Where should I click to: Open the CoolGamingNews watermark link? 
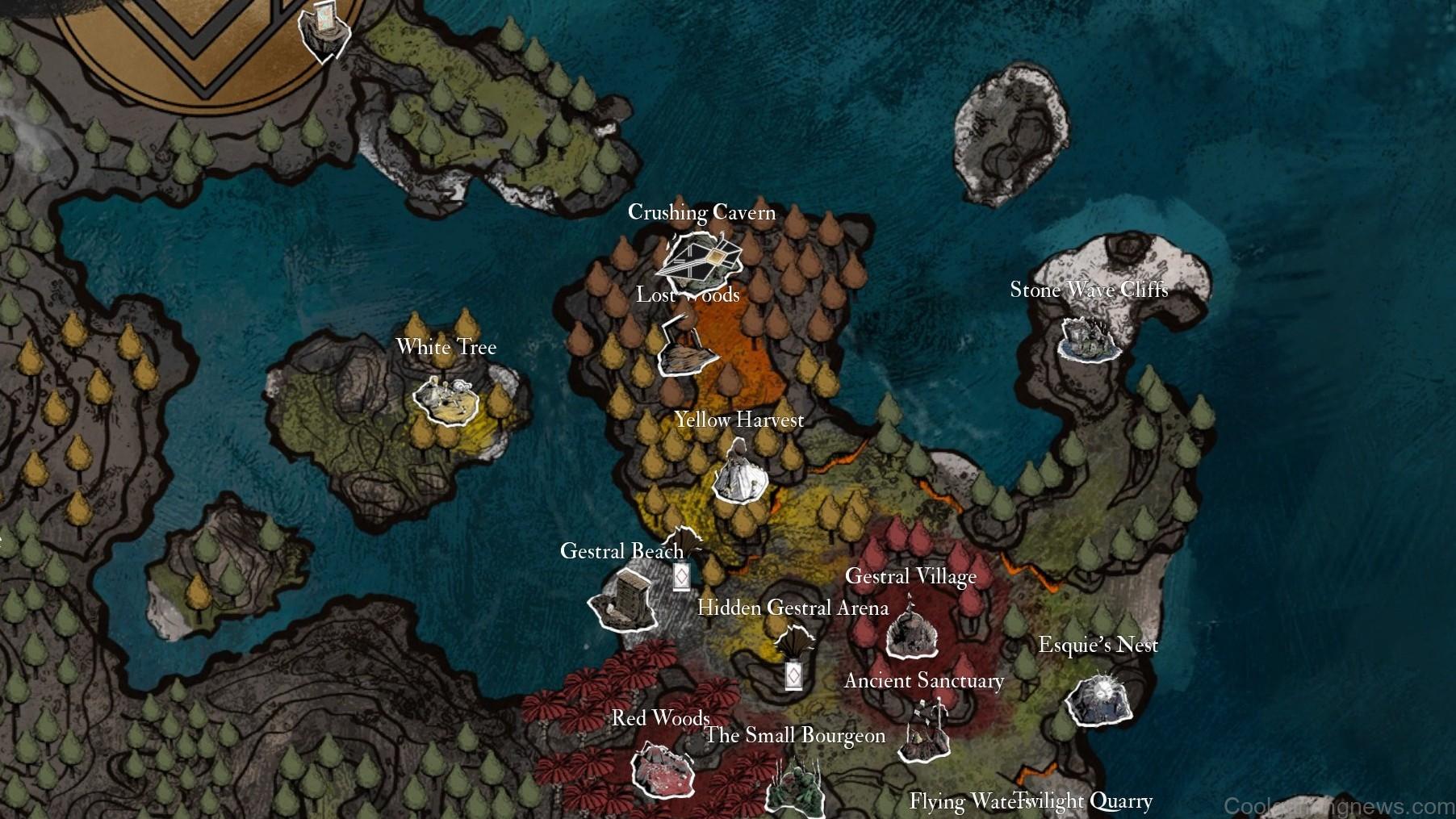[x=1331, y=805]
